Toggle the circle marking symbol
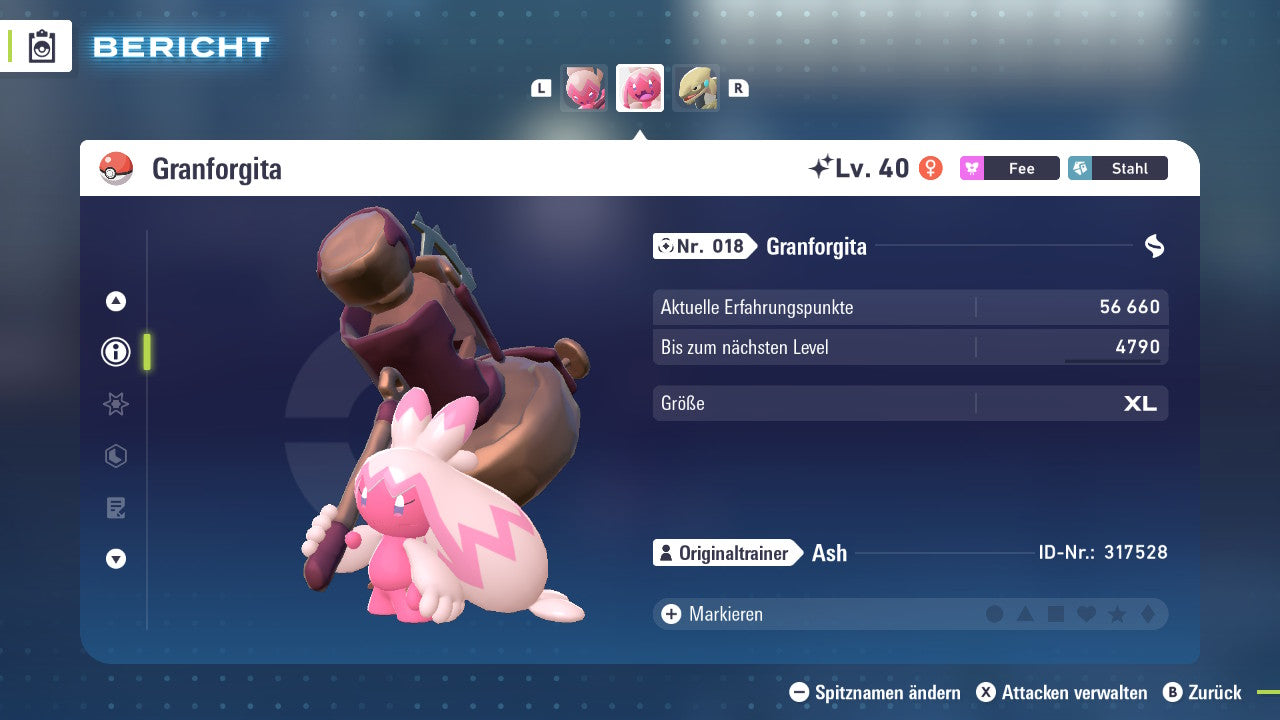Image resolution: width=1280 pixels, height=720 pixels. click(x=995, y=613)
